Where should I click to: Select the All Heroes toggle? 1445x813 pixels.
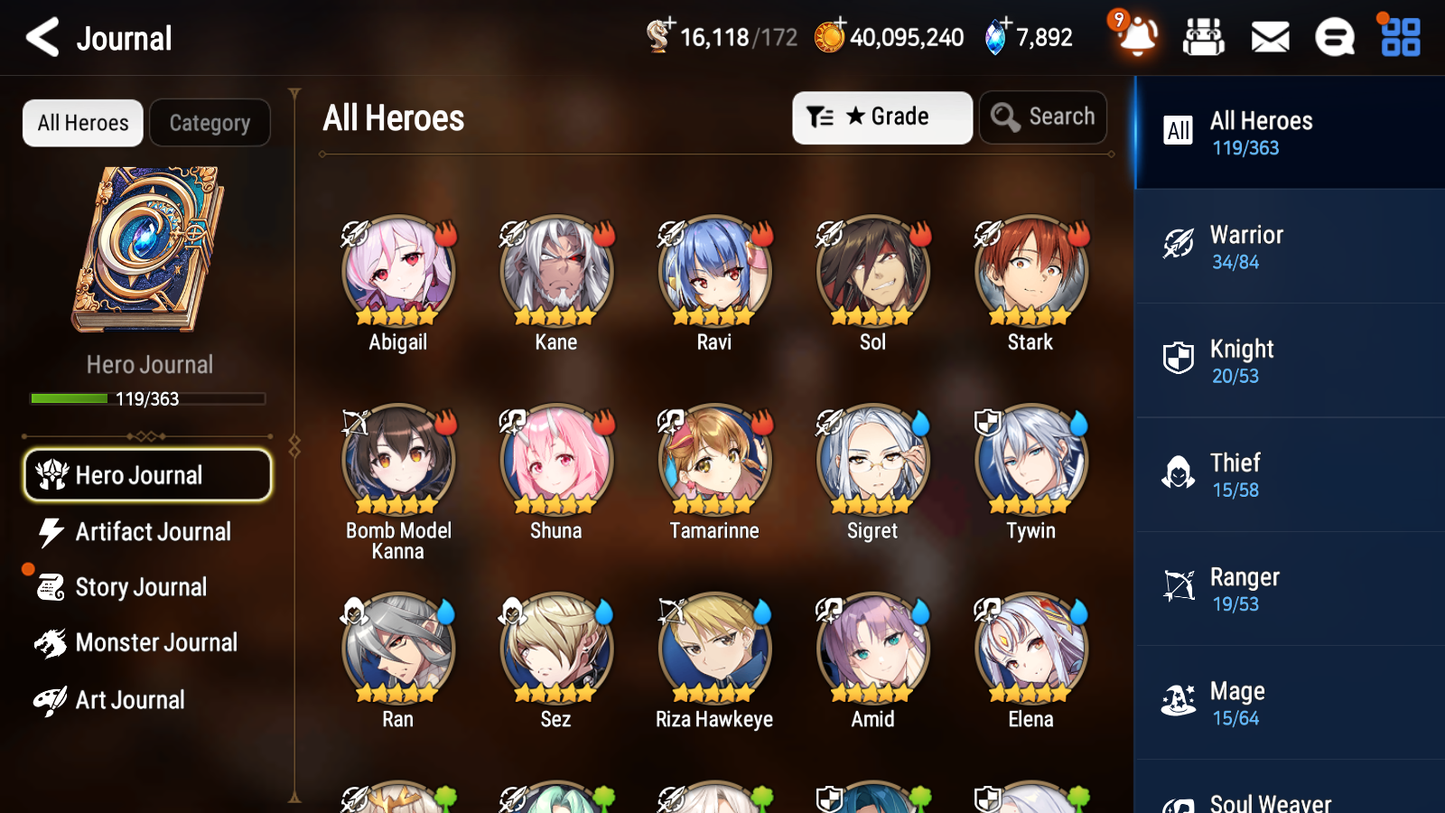click(x=82, y=122)
